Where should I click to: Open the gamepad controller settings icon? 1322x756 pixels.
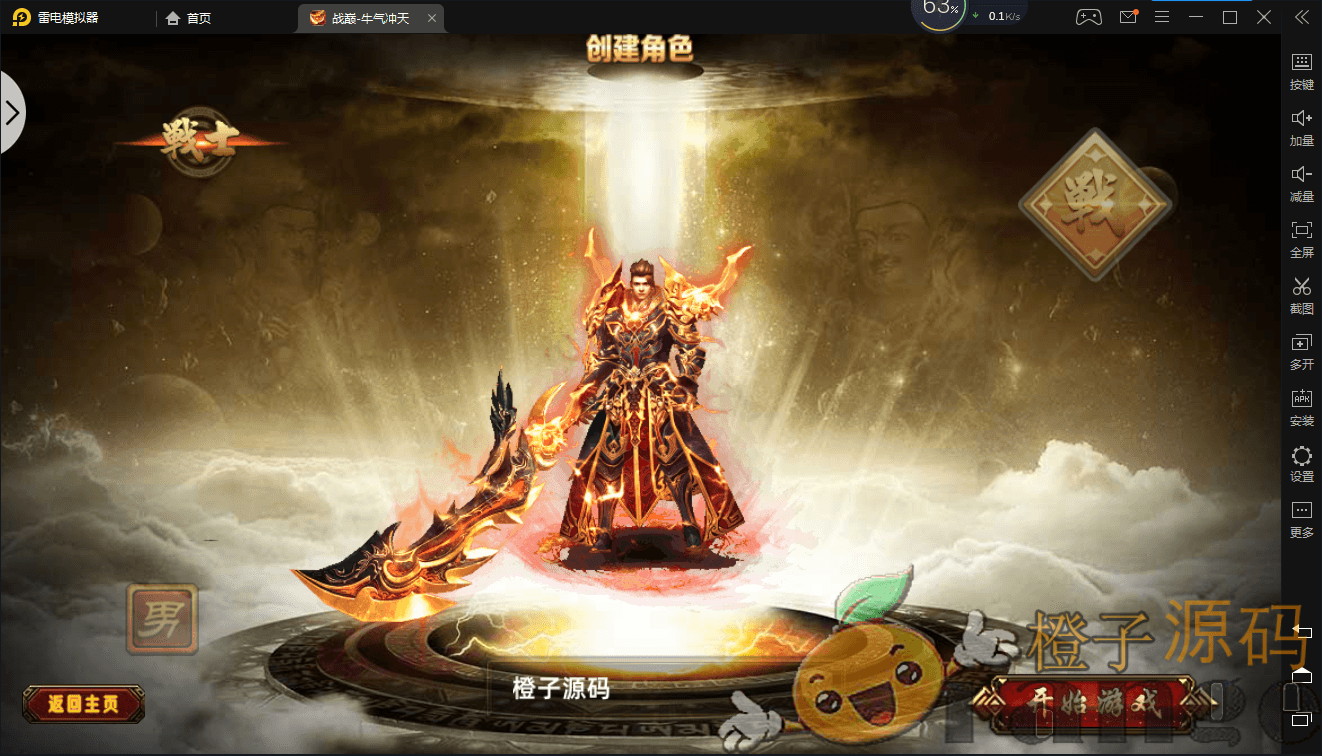1088,16
